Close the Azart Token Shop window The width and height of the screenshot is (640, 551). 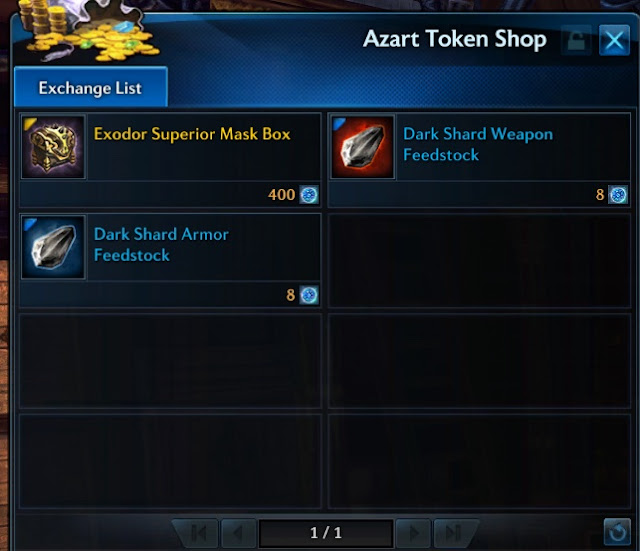click(613, 41)
